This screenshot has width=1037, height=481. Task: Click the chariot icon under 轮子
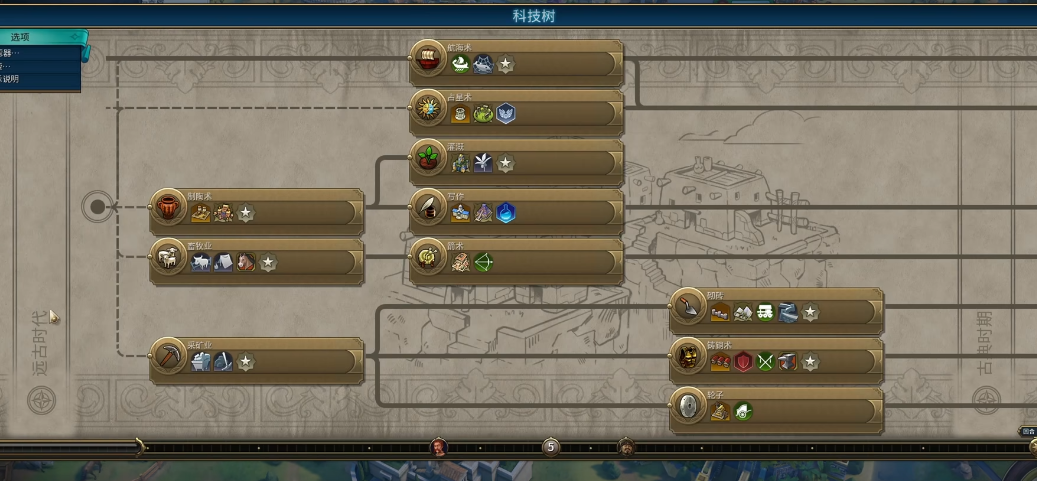click(x=743, y=411)
